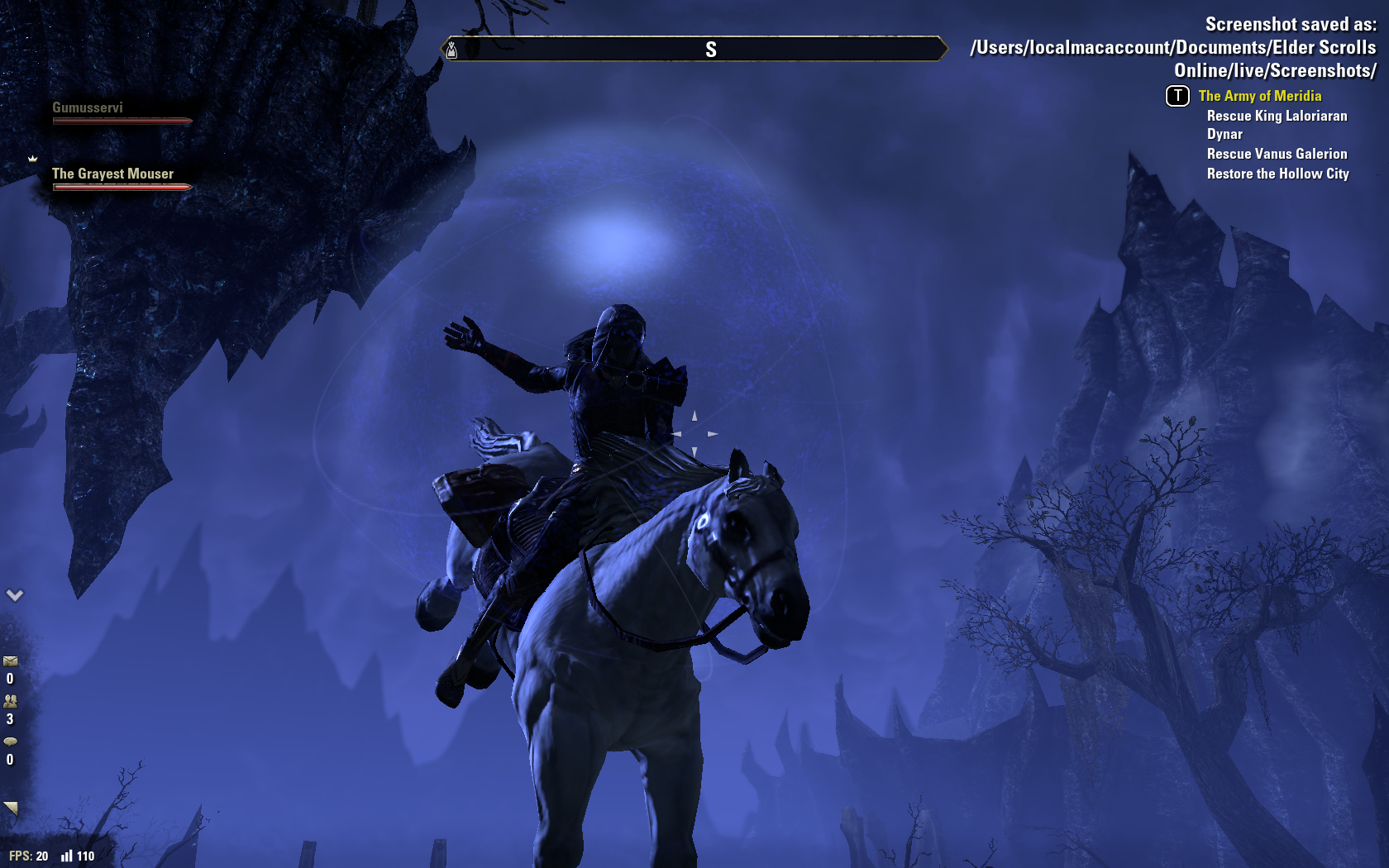
Task: Open the friends list people icon
Action: pyautogui.click(x=10, y=701)
